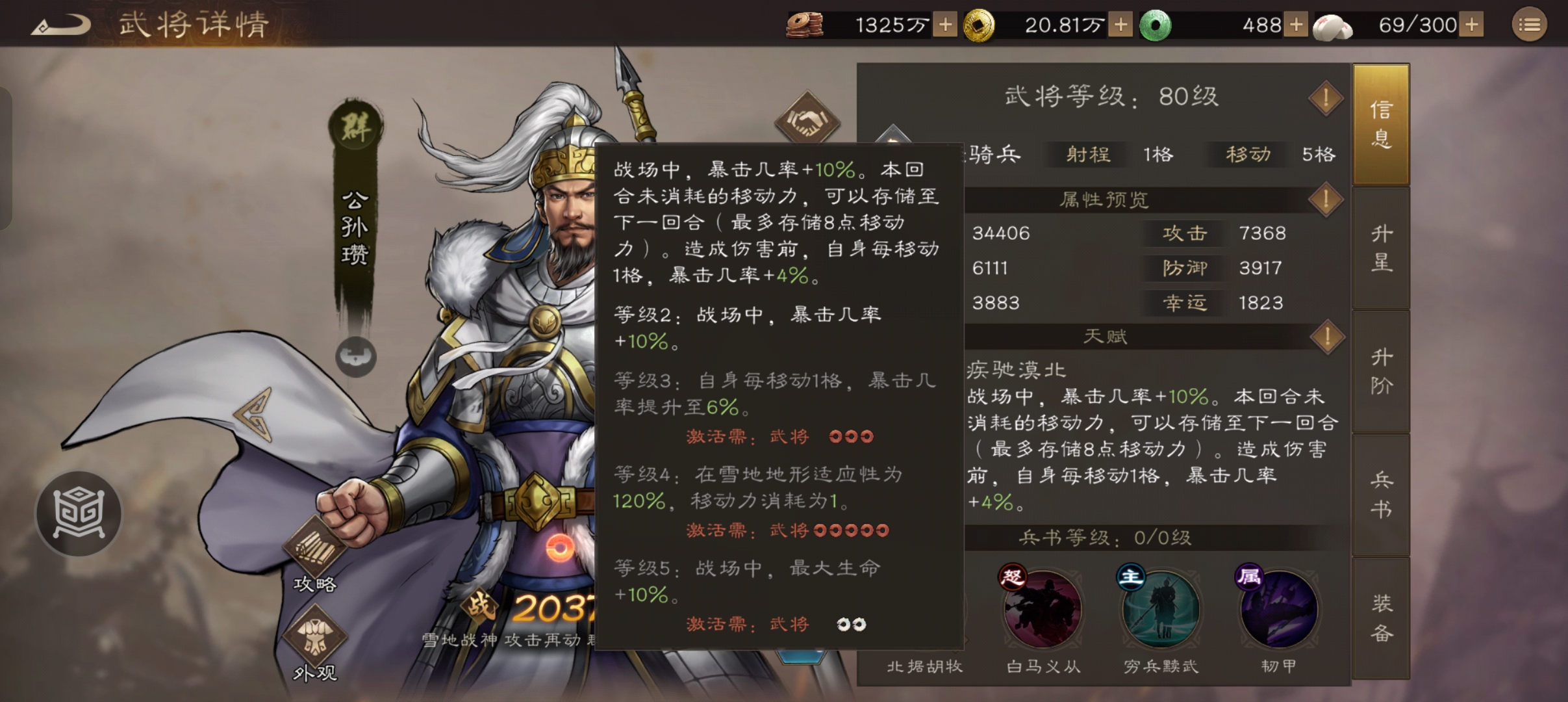Tap the + beside the copper coin count
Screen dimensions: 1568x702
point(945,24)
